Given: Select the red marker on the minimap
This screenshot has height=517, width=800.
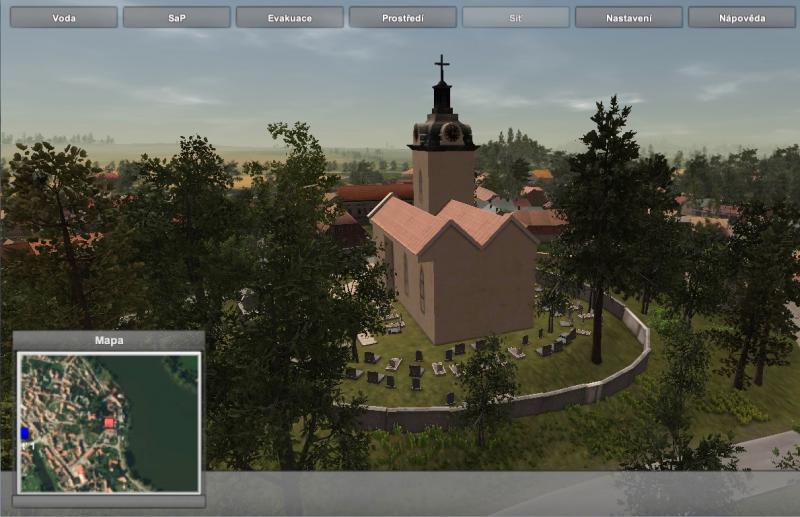Looking at the screenshot, I should tap(109, 423).
